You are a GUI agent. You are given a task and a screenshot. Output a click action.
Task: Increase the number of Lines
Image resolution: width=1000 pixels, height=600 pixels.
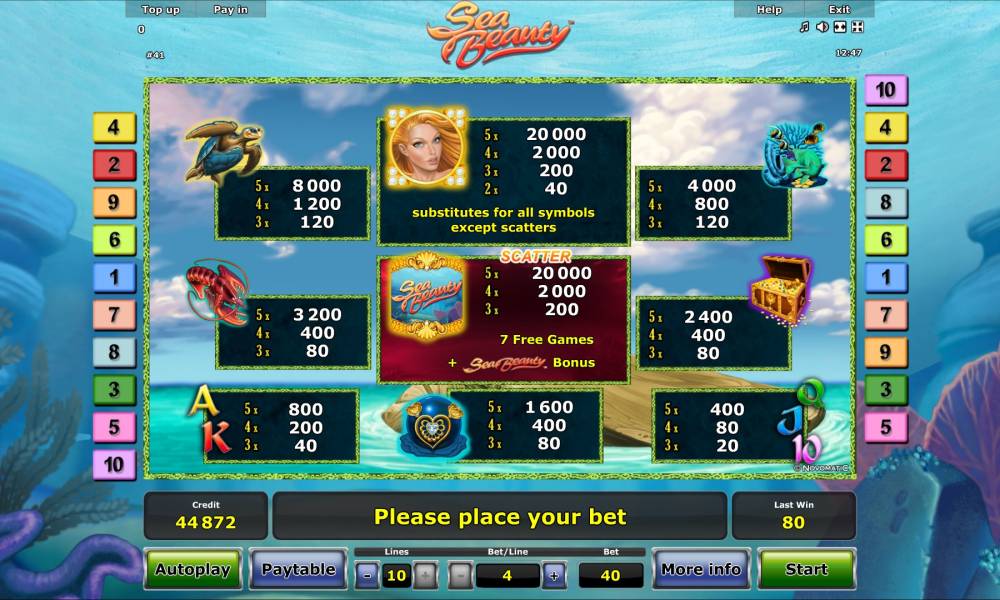click(x=425, y=575)
